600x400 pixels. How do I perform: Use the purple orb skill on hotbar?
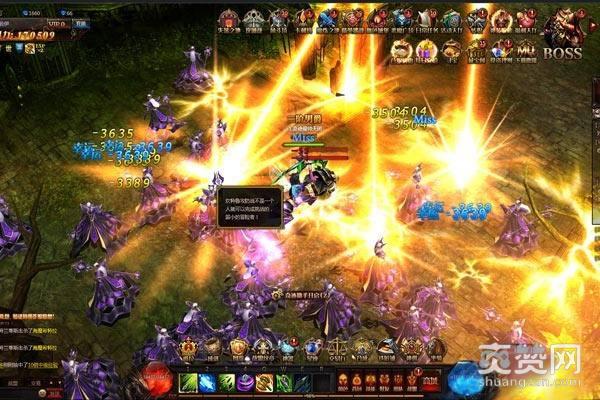245,383
